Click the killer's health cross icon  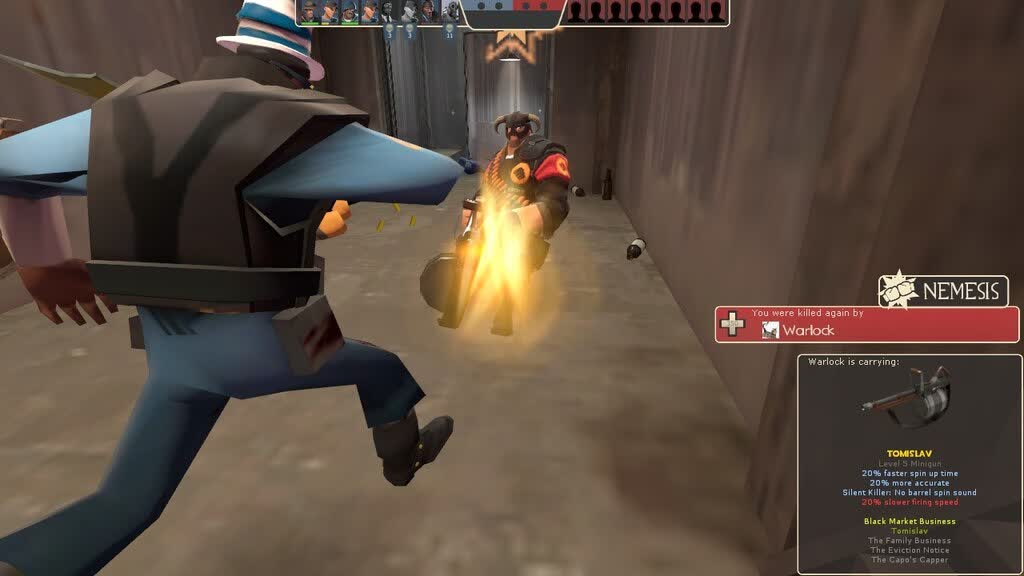(x=734, y=325)
